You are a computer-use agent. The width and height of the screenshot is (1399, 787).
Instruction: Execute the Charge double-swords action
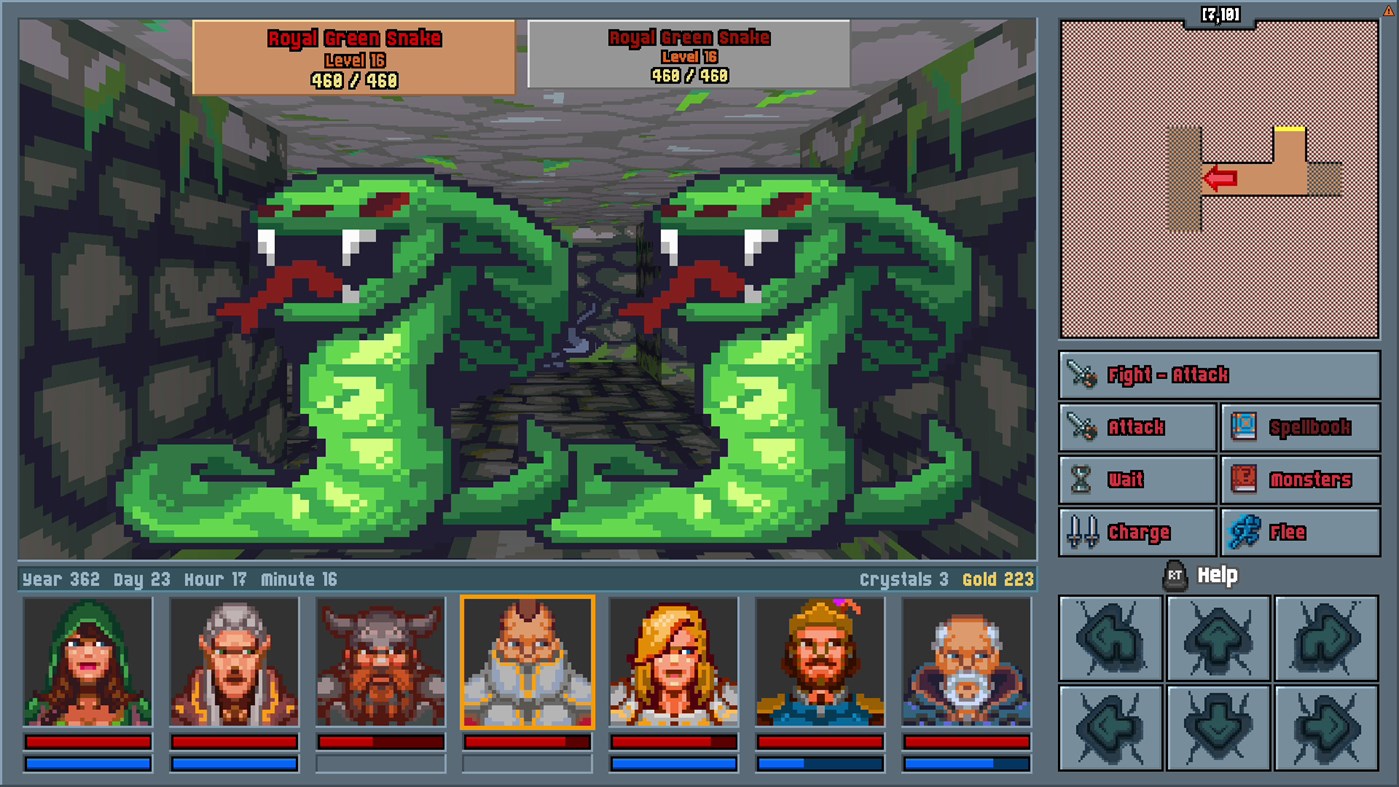(x=1137, y=531)
